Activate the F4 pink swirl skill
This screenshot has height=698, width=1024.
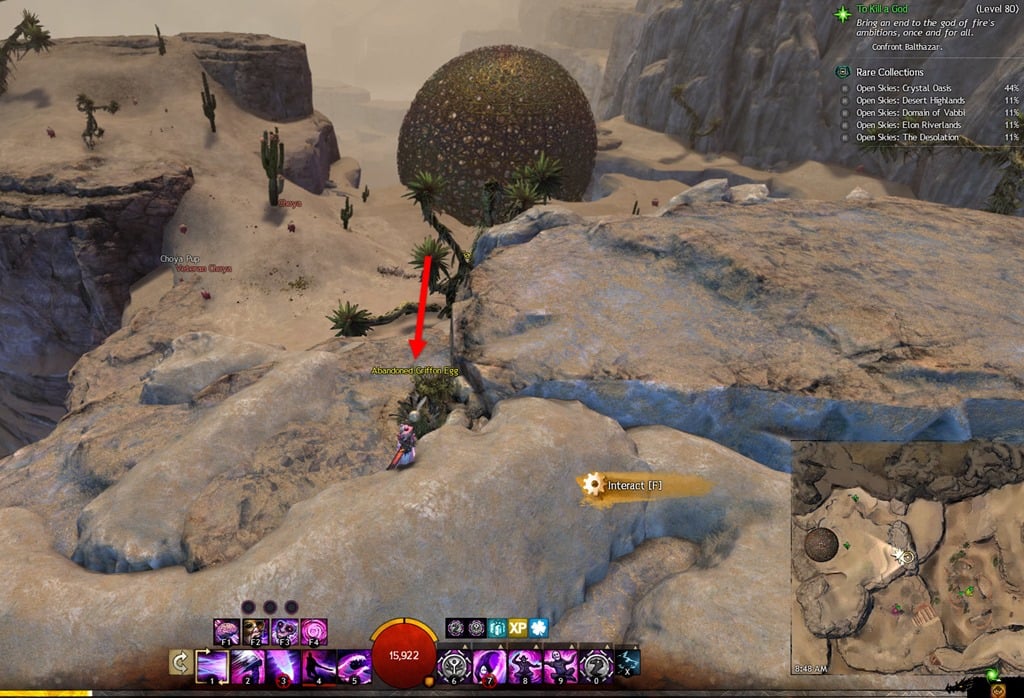pos(314,631)
